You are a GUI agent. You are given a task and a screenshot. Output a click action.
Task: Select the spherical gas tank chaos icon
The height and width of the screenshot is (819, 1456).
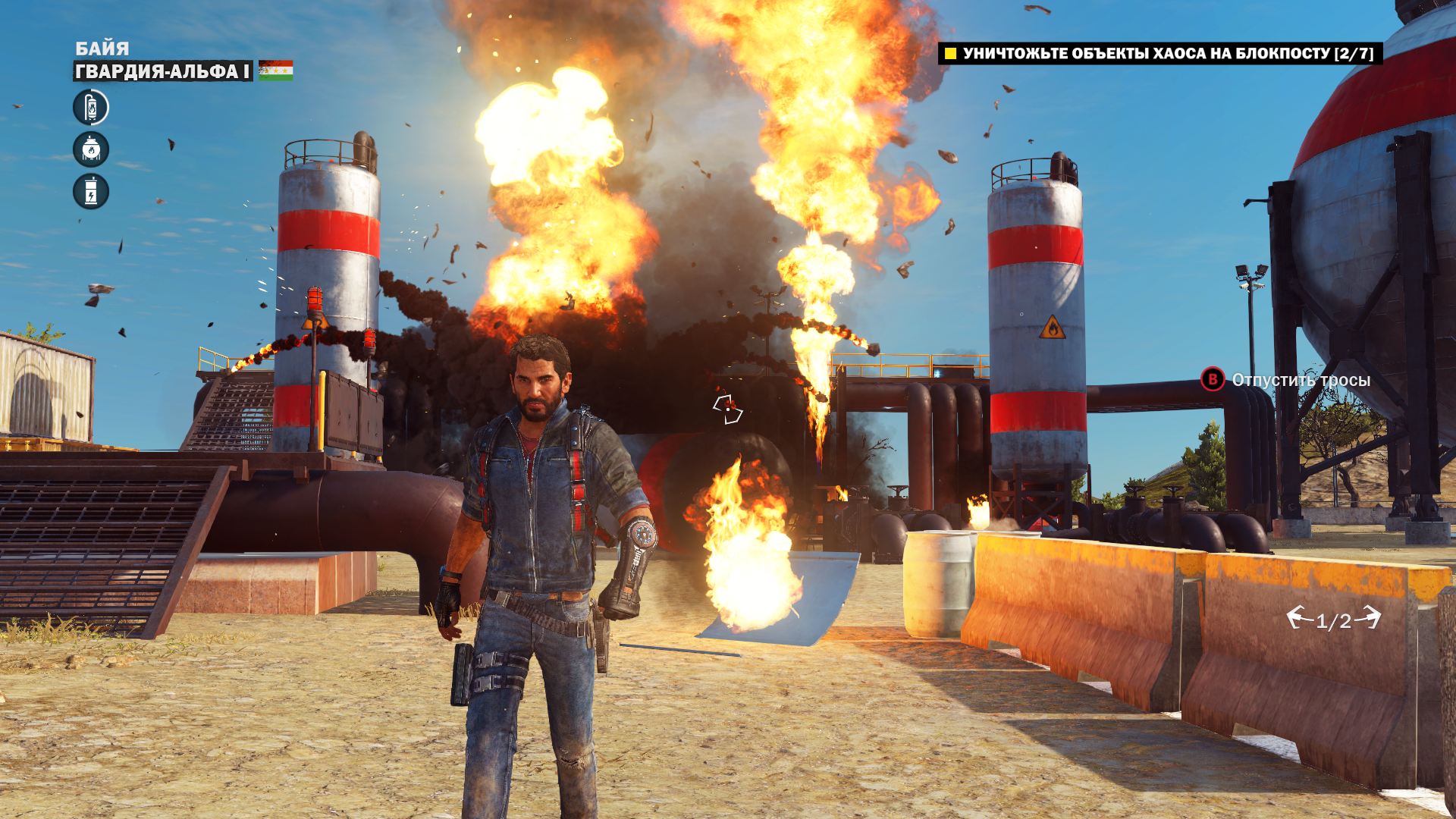(x=91, y=149)
